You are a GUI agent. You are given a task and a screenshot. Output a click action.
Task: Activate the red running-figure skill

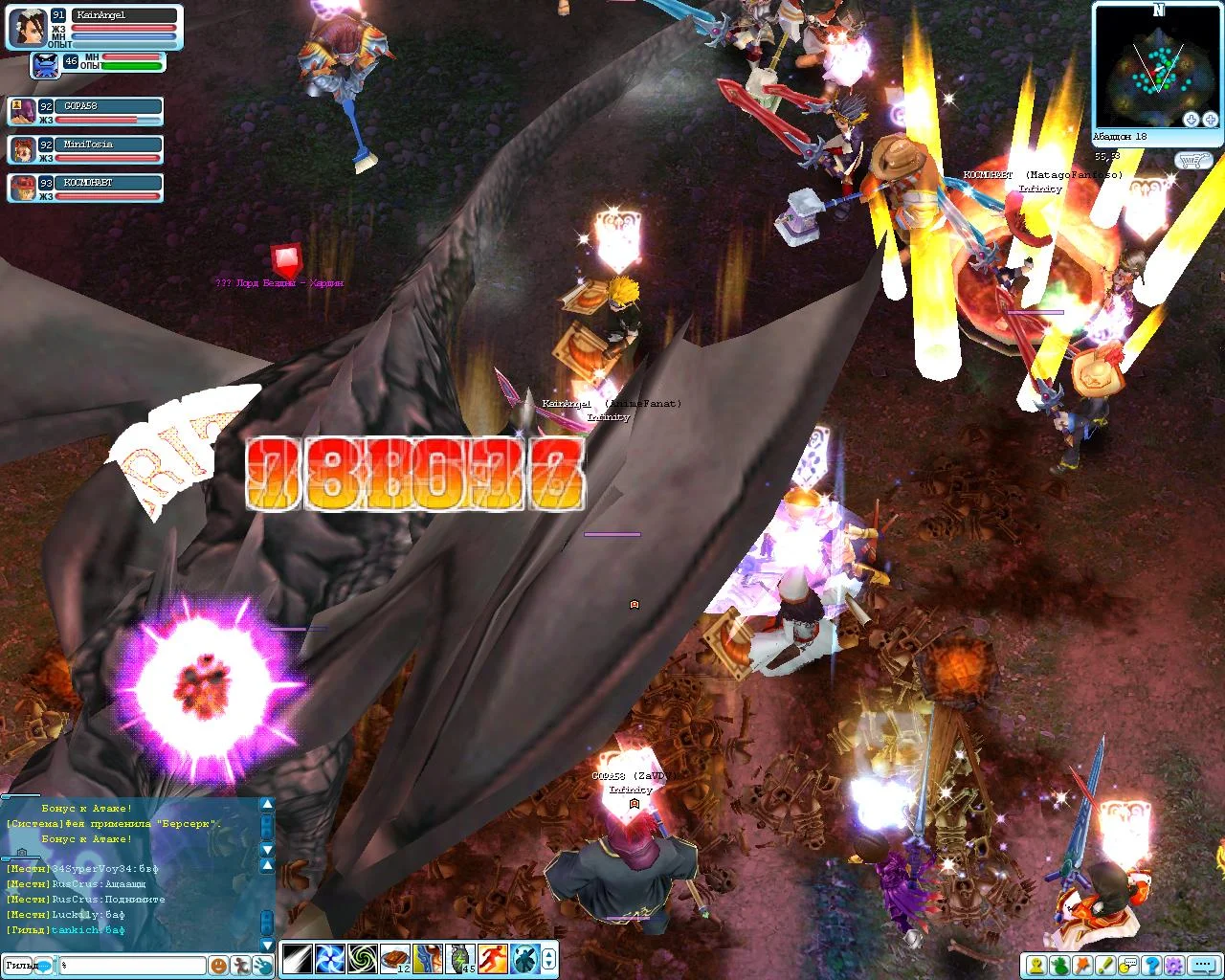(x=493, y=958)
